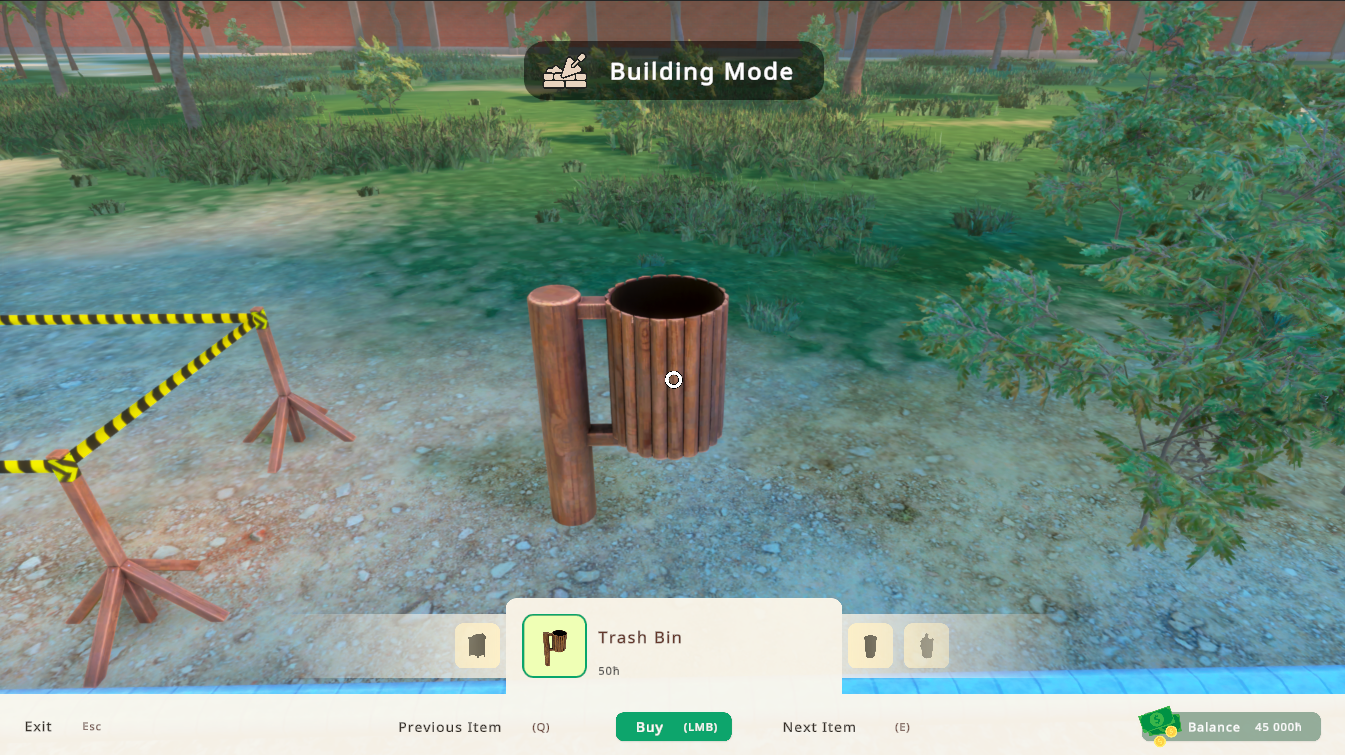This screenshot has width=1345, height=755.
Task: Click the Trash Bin name on the item card
Action: (x=640, y=637)
